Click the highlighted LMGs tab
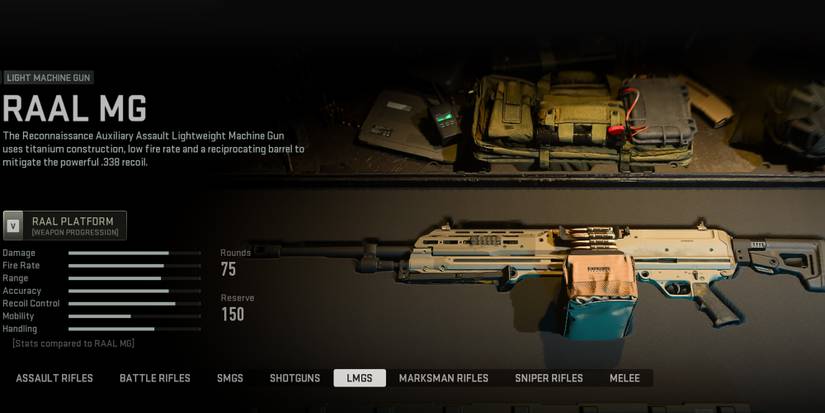 [359, 378]
